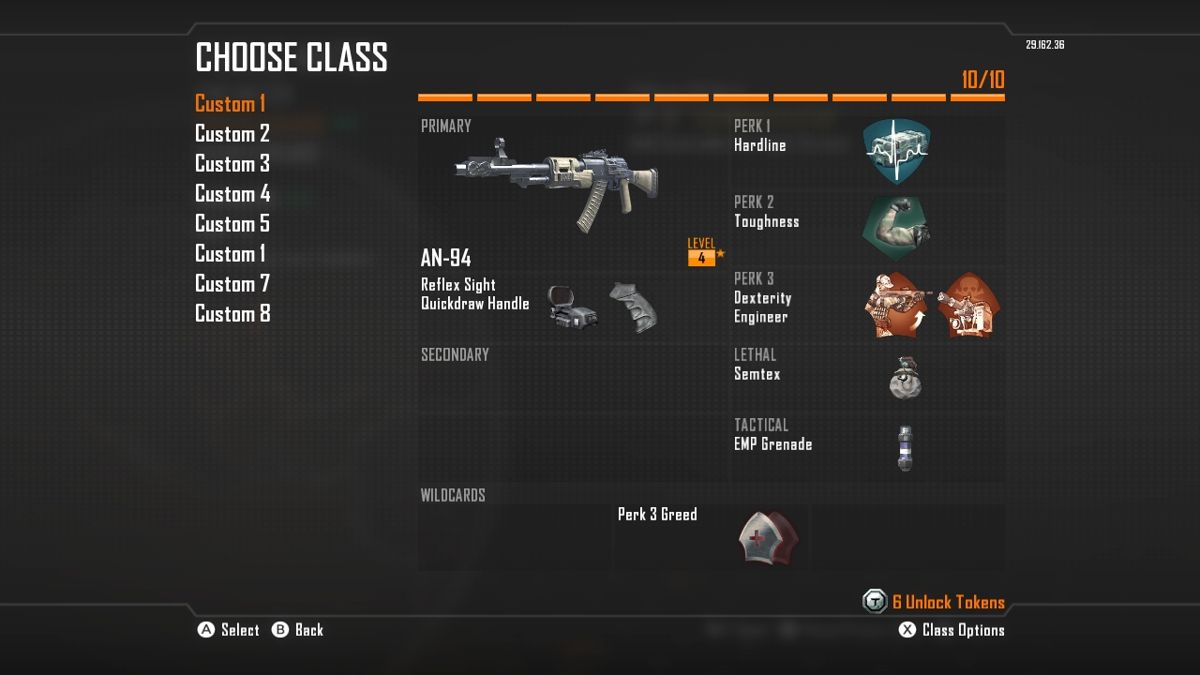Choose the Custom 2 class
1200x675 pixels.
(232, 134)
